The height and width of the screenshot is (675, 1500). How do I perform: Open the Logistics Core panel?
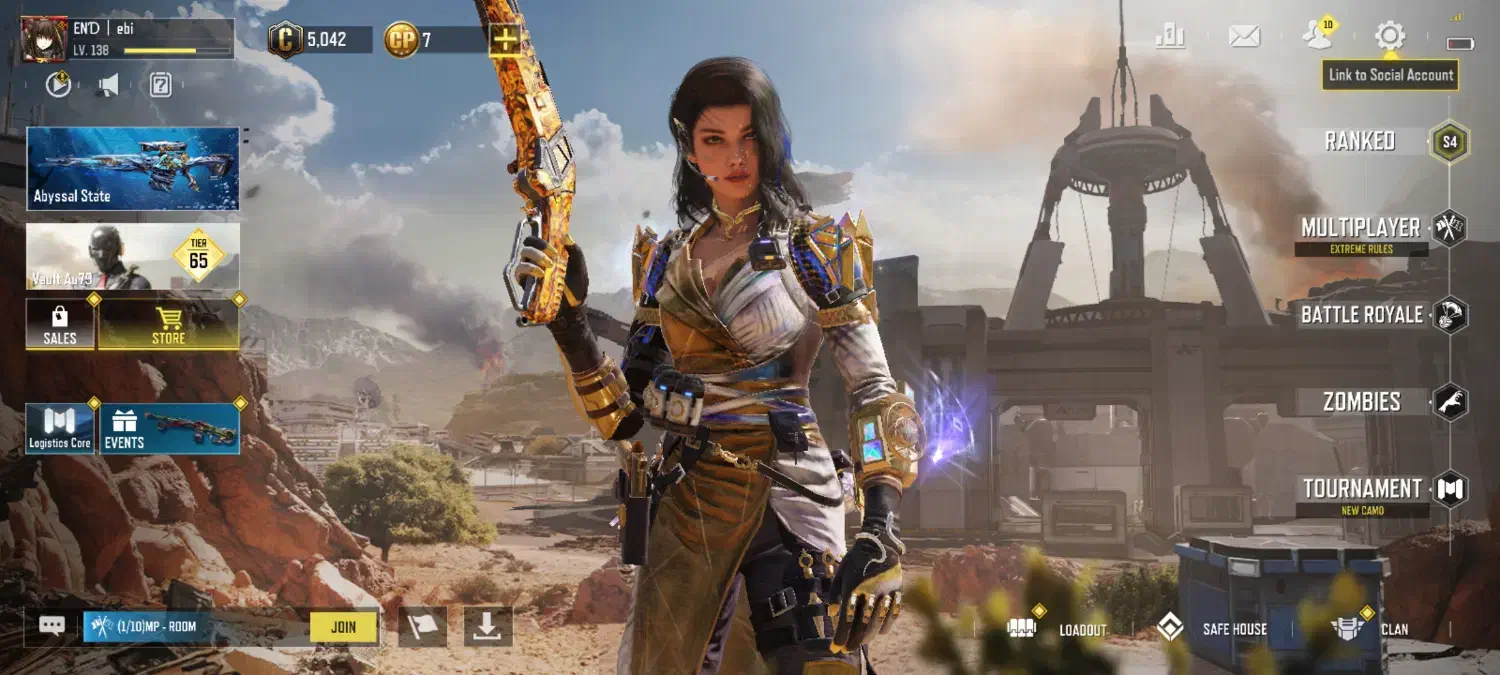60,429
